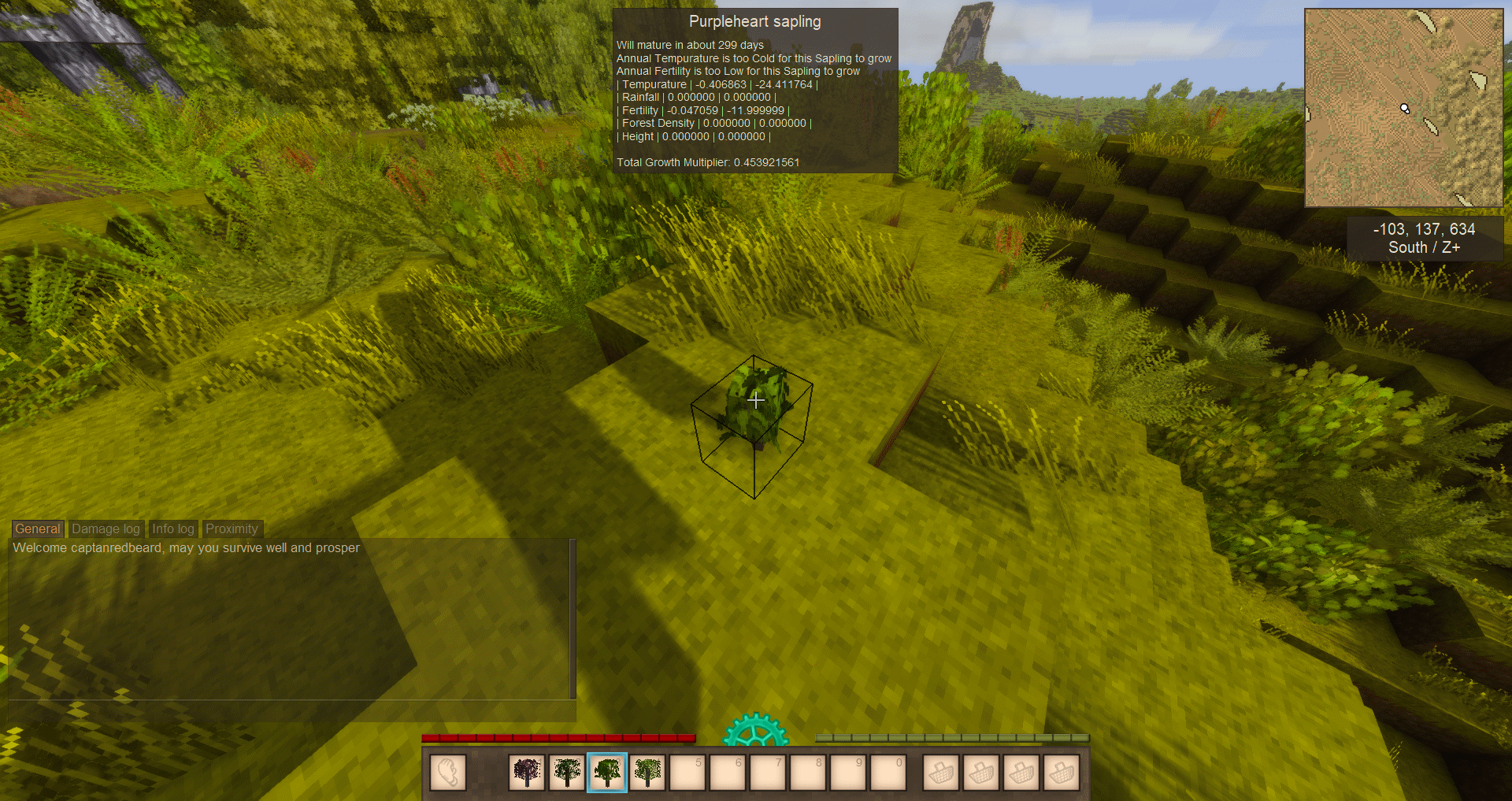Open the teal gear wheel above the hotbar
The width and height of the screenshot is (1512, 801).
[755, 732]
